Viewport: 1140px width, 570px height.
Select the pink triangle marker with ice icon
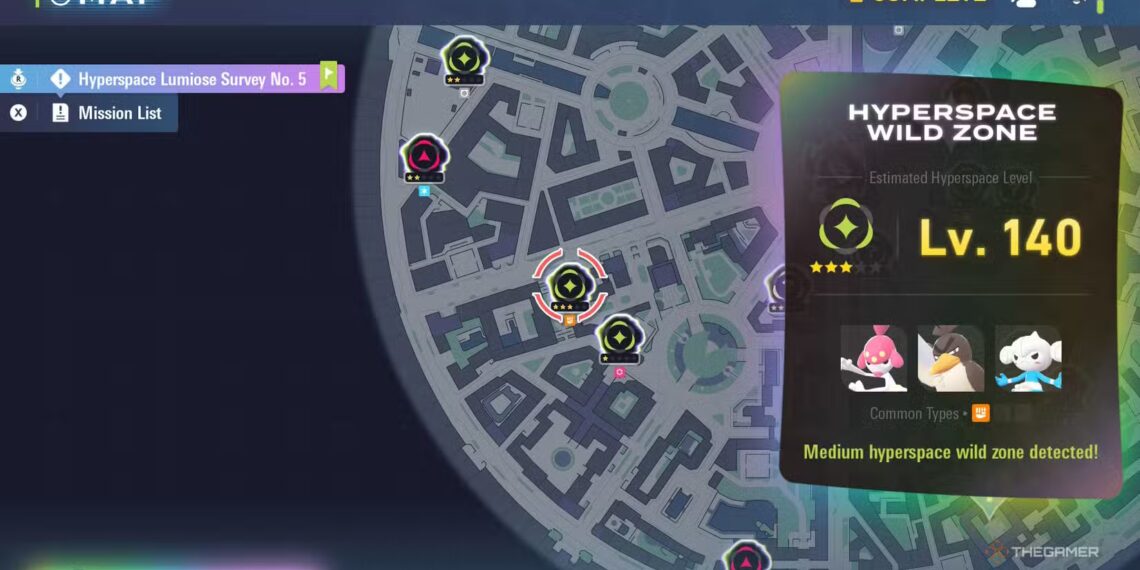pyautogui.click(x=425, y=158)
